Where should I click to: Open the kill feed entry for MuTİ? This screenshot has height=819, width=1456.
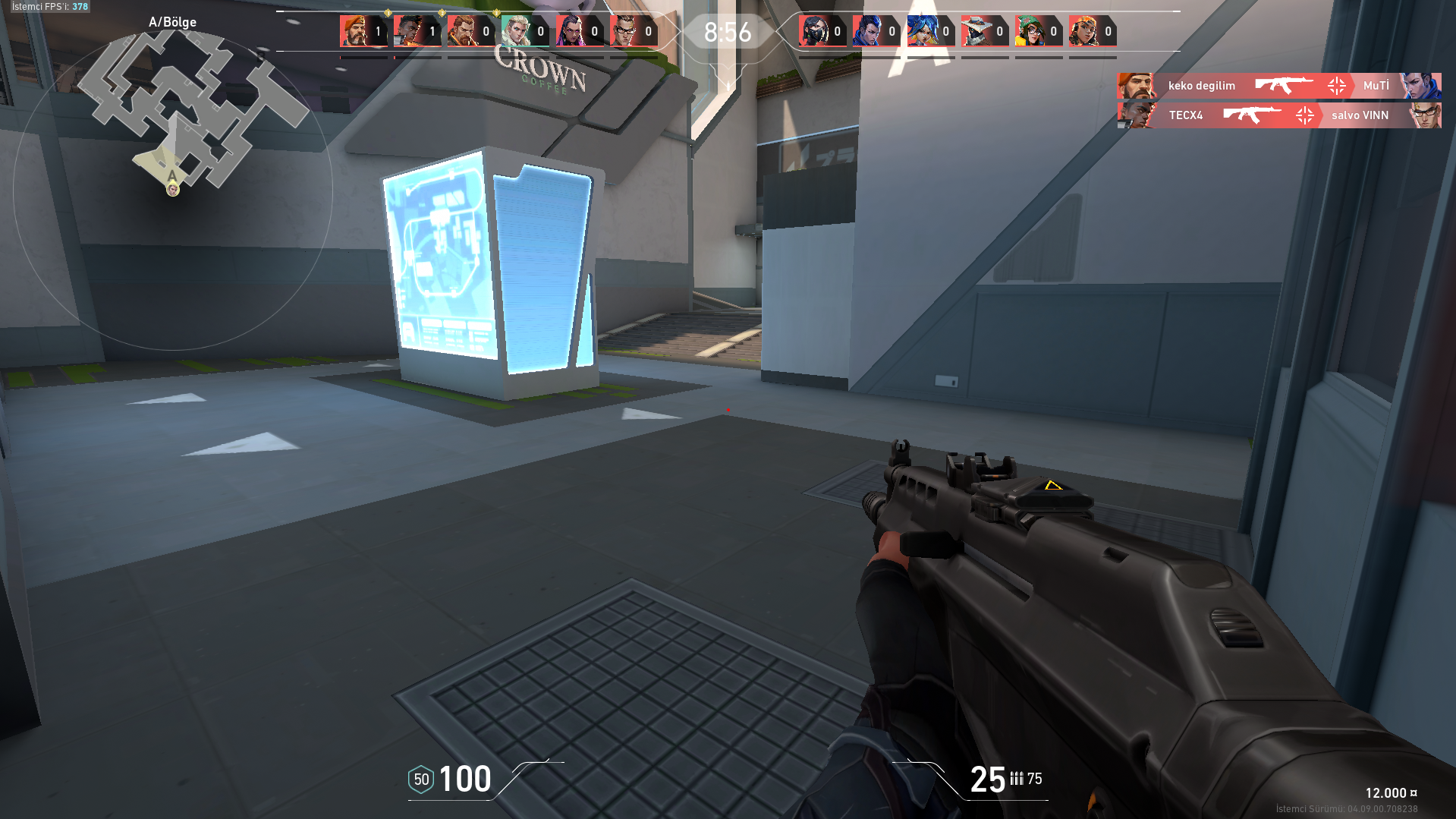(1376, 86)
